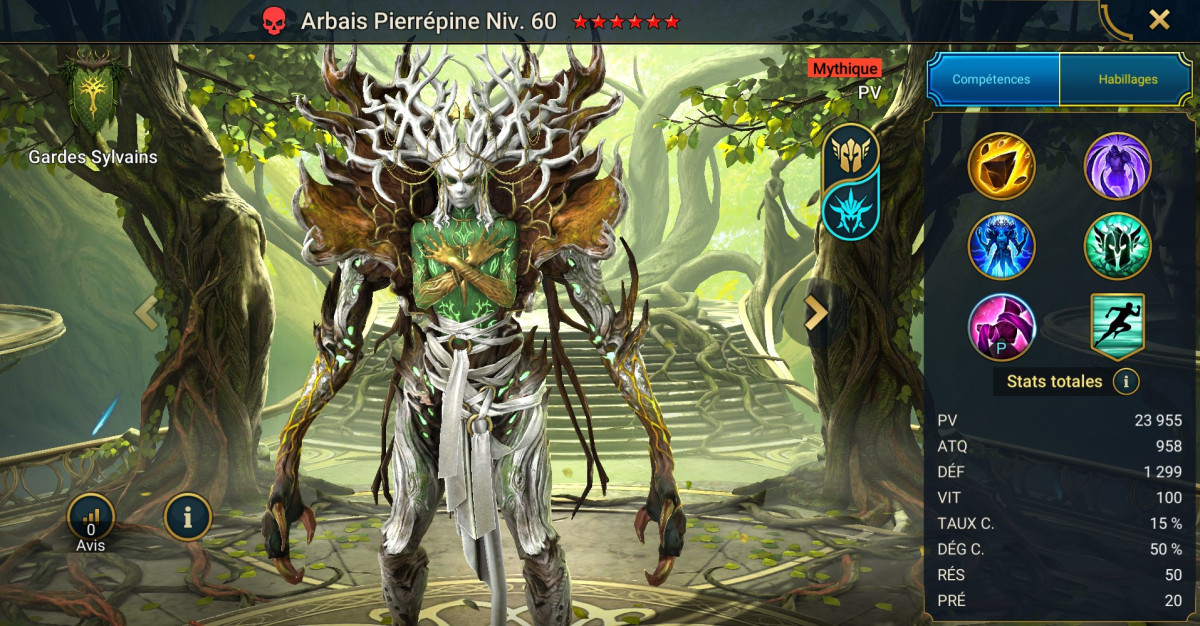1200x626 pixels.
Task: Select the blue armored figure skill icon
Action: (1001, 246)
